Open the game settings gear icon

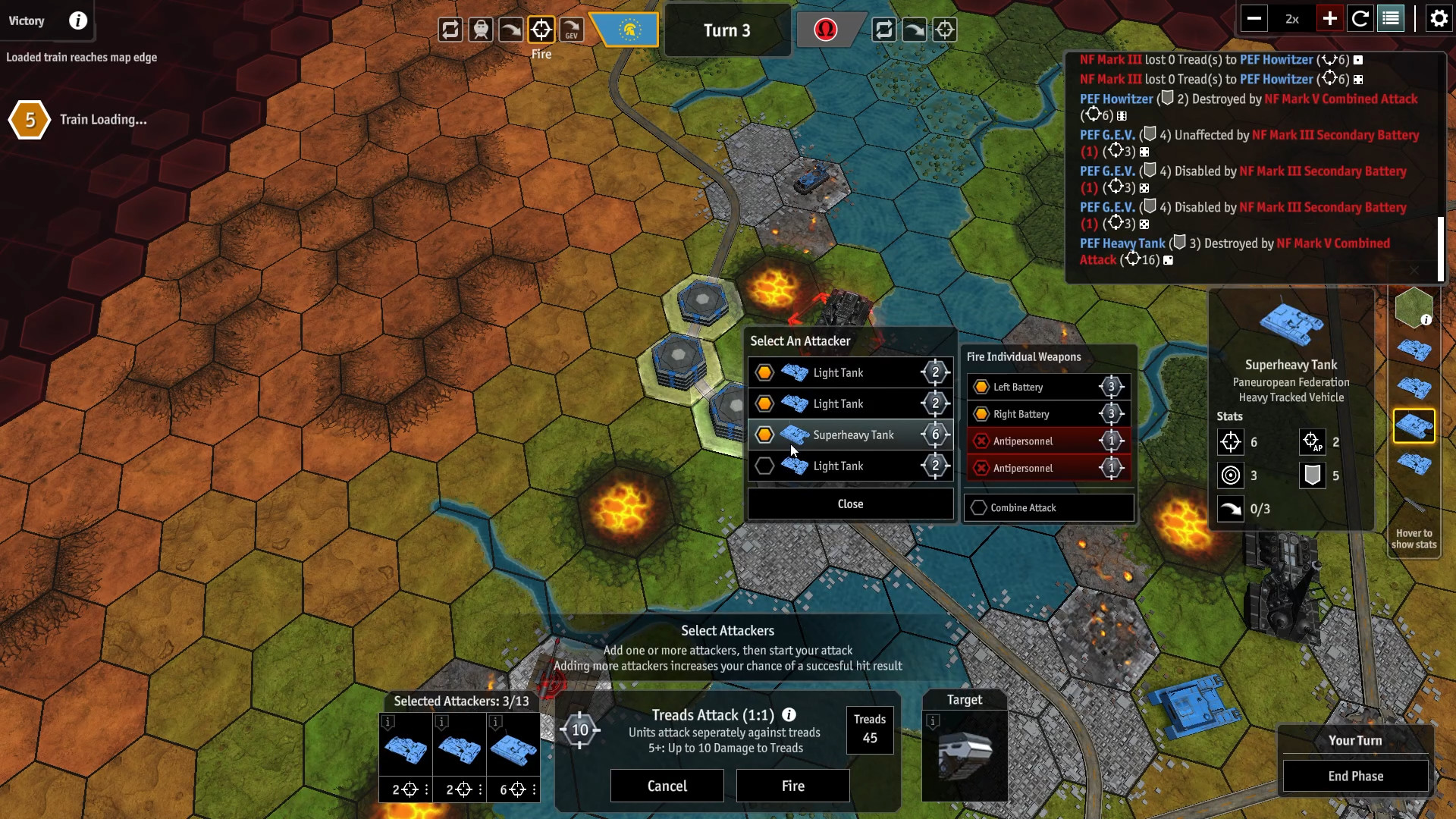coord(1439,18)
